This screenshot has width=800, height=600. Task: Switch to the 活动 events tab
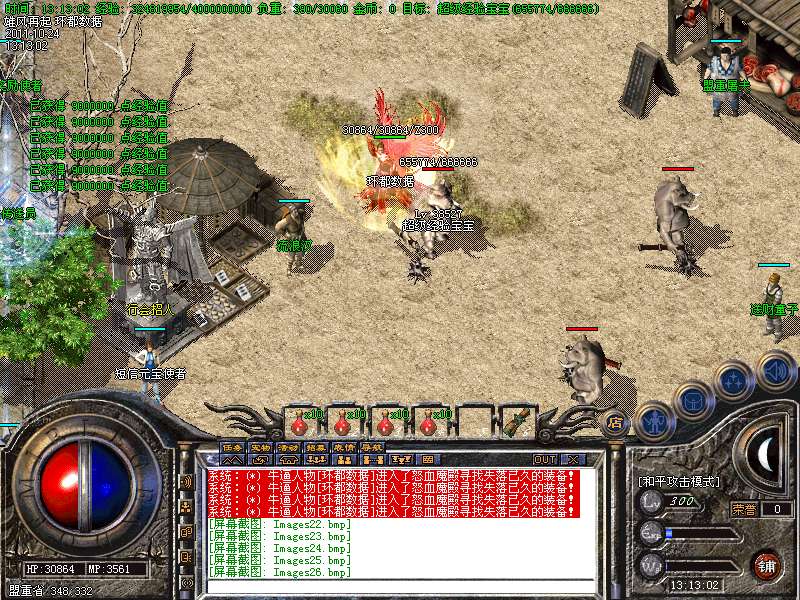point(288,447)
